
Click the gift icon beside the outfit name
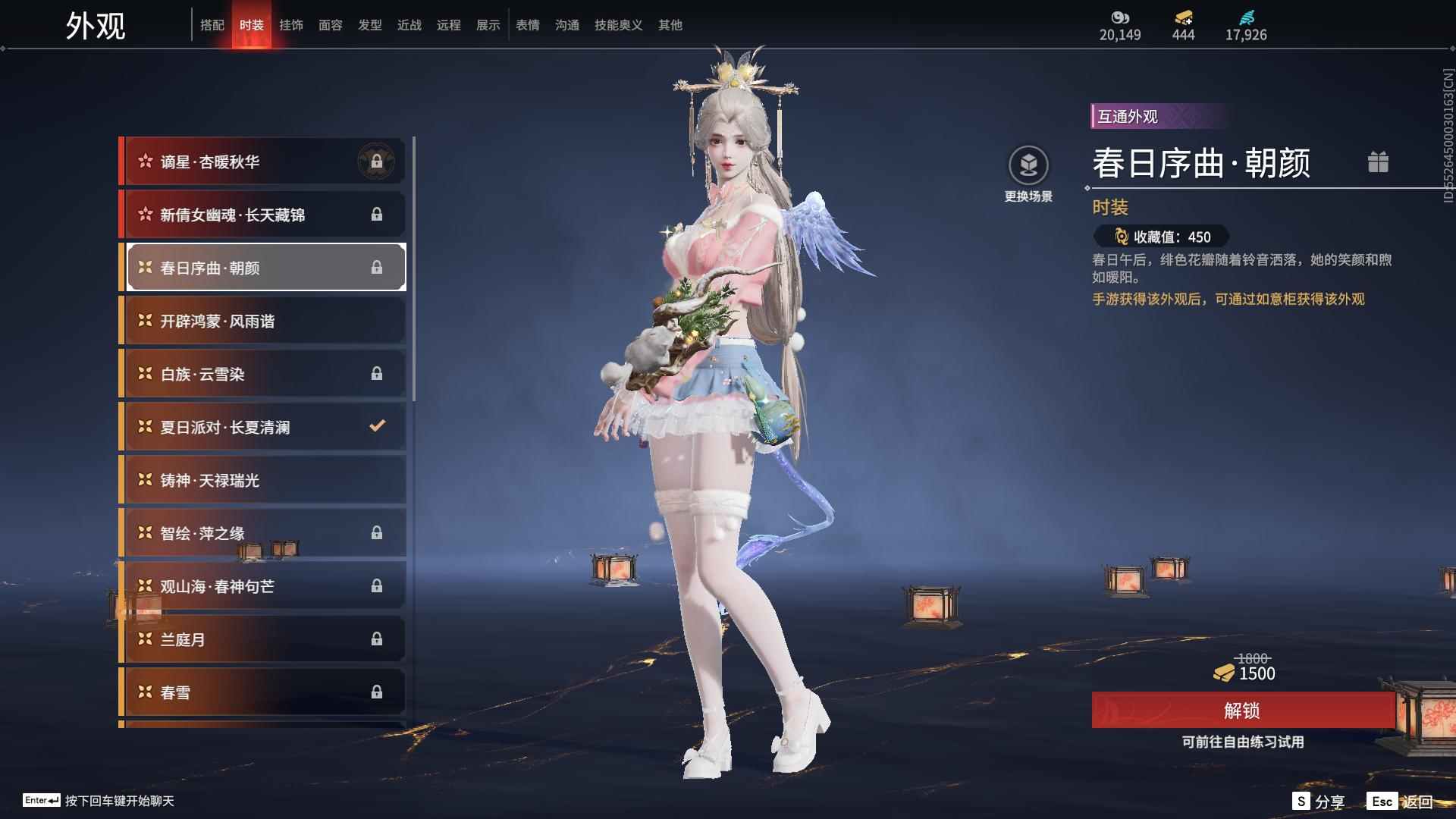1378,162
